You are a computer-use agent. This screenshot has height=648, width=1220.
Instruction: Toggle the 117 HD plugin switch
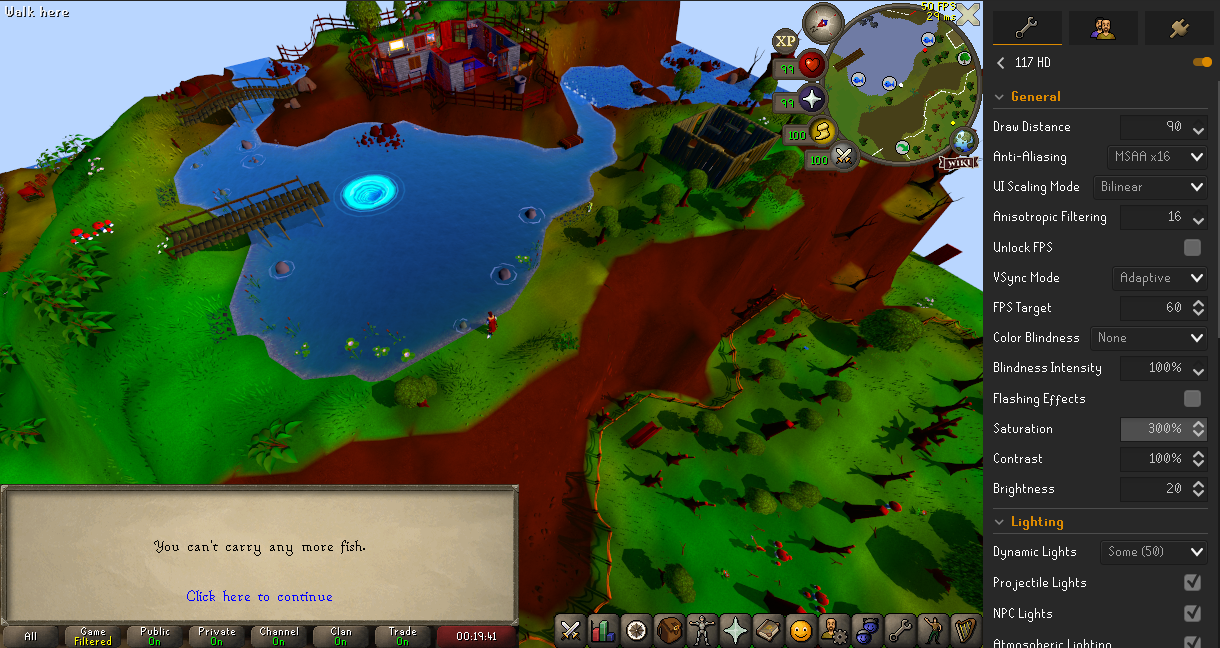click(x=1202, y=63)
